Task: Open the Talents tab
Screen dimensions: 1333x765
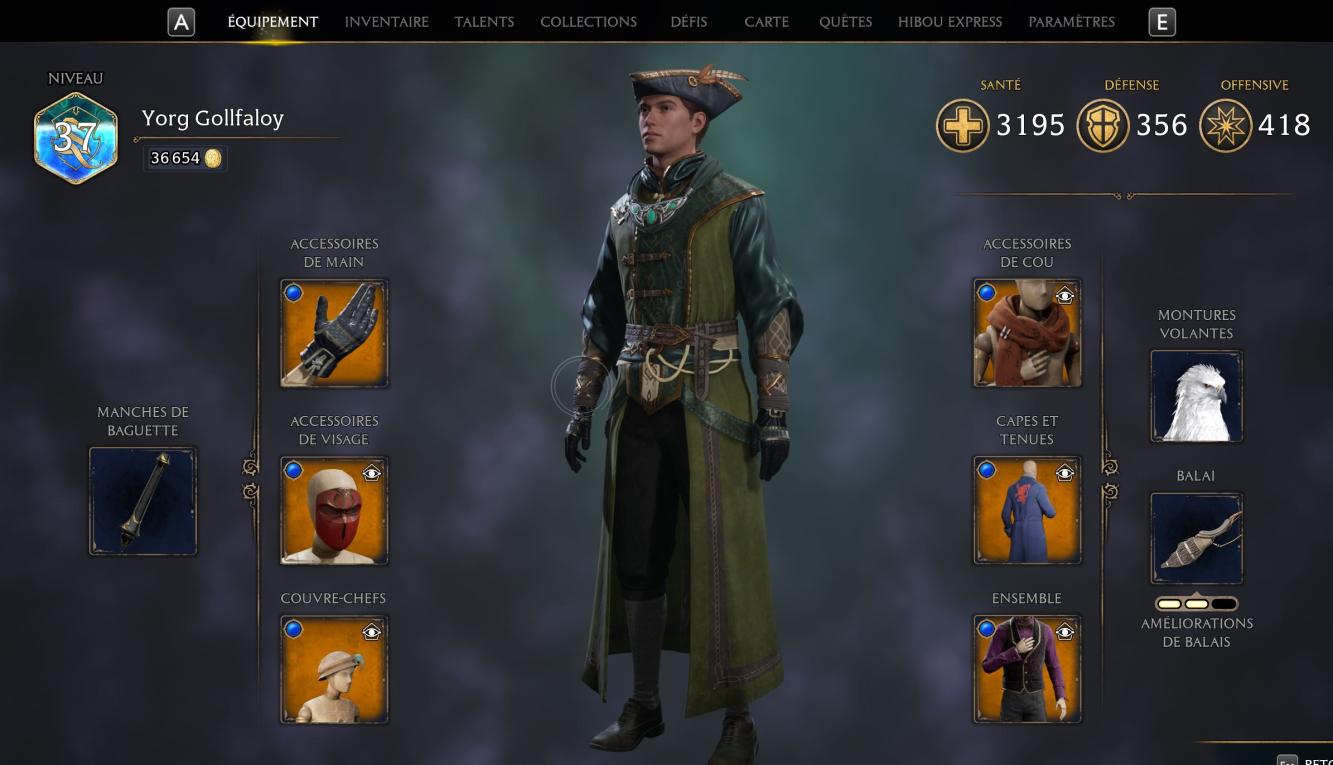Action: pyautogui.click(x=484, y=22)
